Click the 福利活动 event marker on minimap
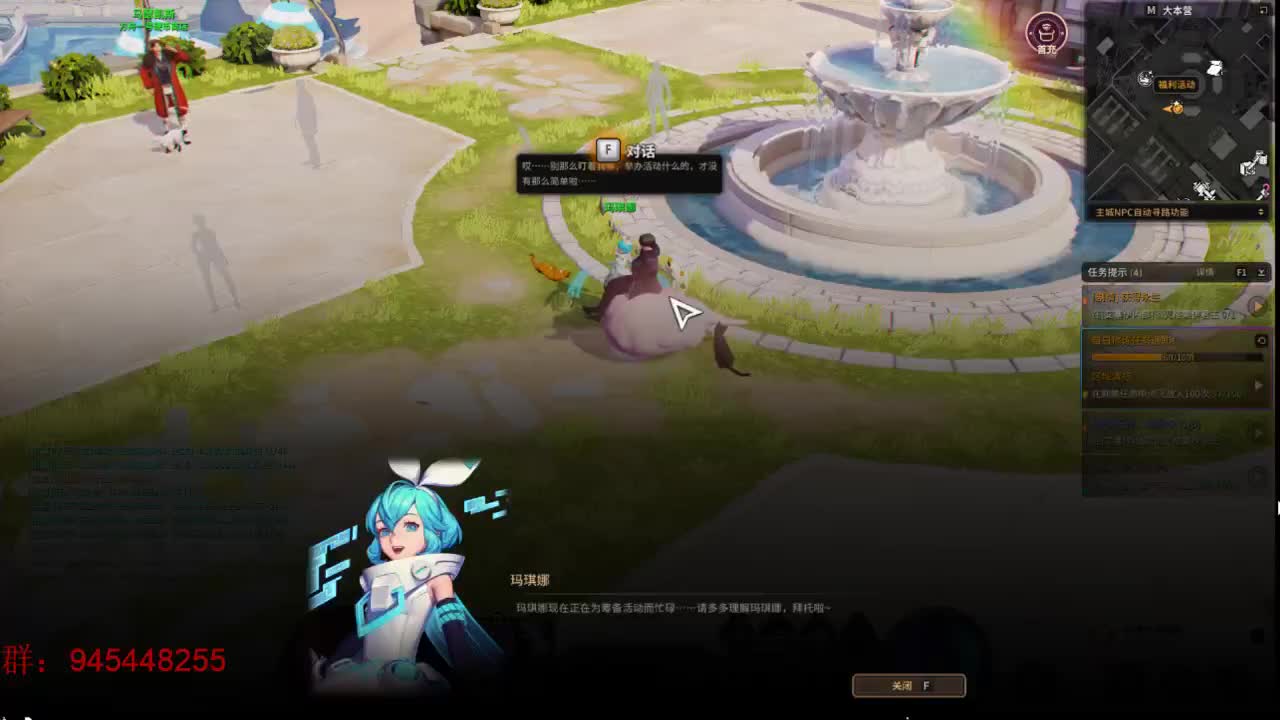1280x720 pixels. pos(1177,85)
